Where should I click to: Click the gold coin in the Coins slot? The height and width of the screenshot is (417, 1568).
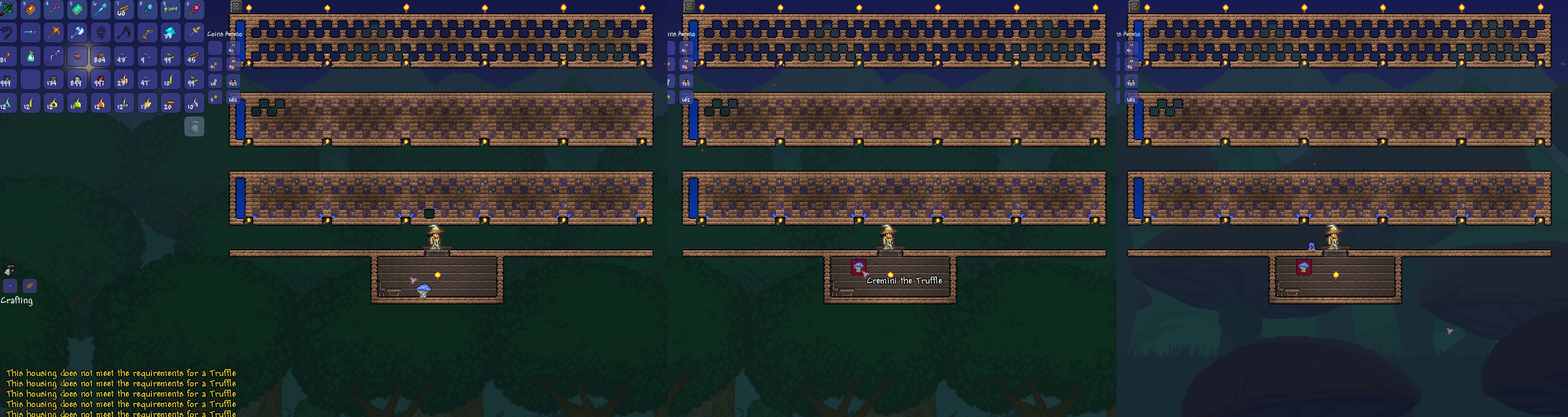(x=215, y=98)
